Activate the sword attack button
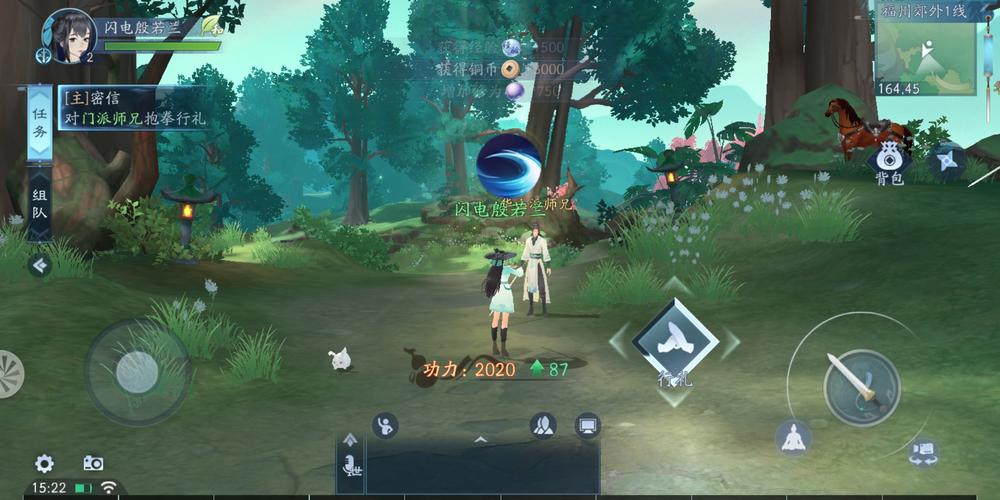This screenshot has width=1000, height=500. click(x=861, y=387)
